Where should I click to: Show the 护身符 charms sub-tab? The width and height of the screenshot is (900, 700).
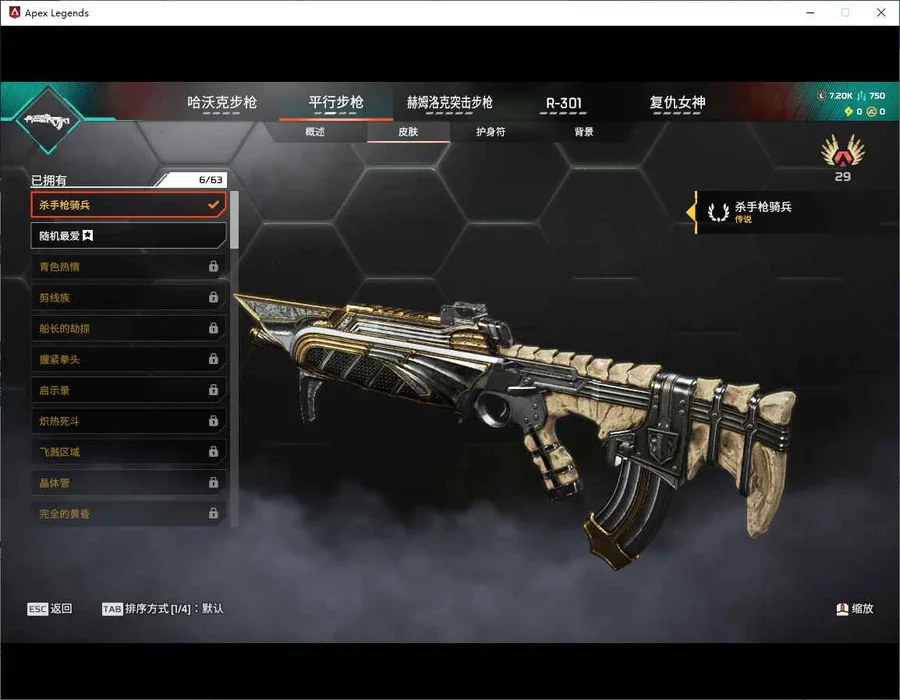(491, 132)
